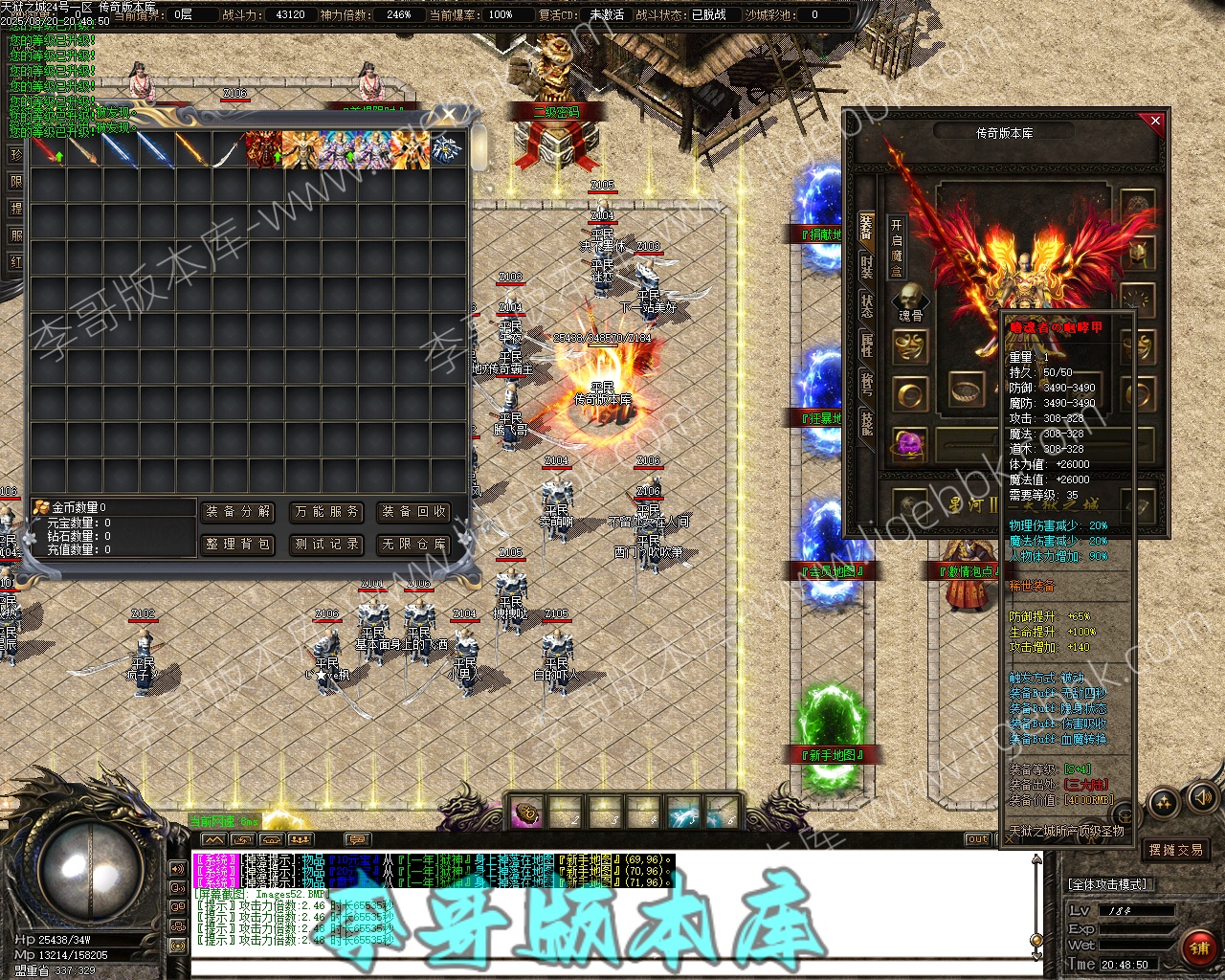The image size is (1225, 980).
Task: Open the 无限仓库 storage
Action: coord(413,545)
